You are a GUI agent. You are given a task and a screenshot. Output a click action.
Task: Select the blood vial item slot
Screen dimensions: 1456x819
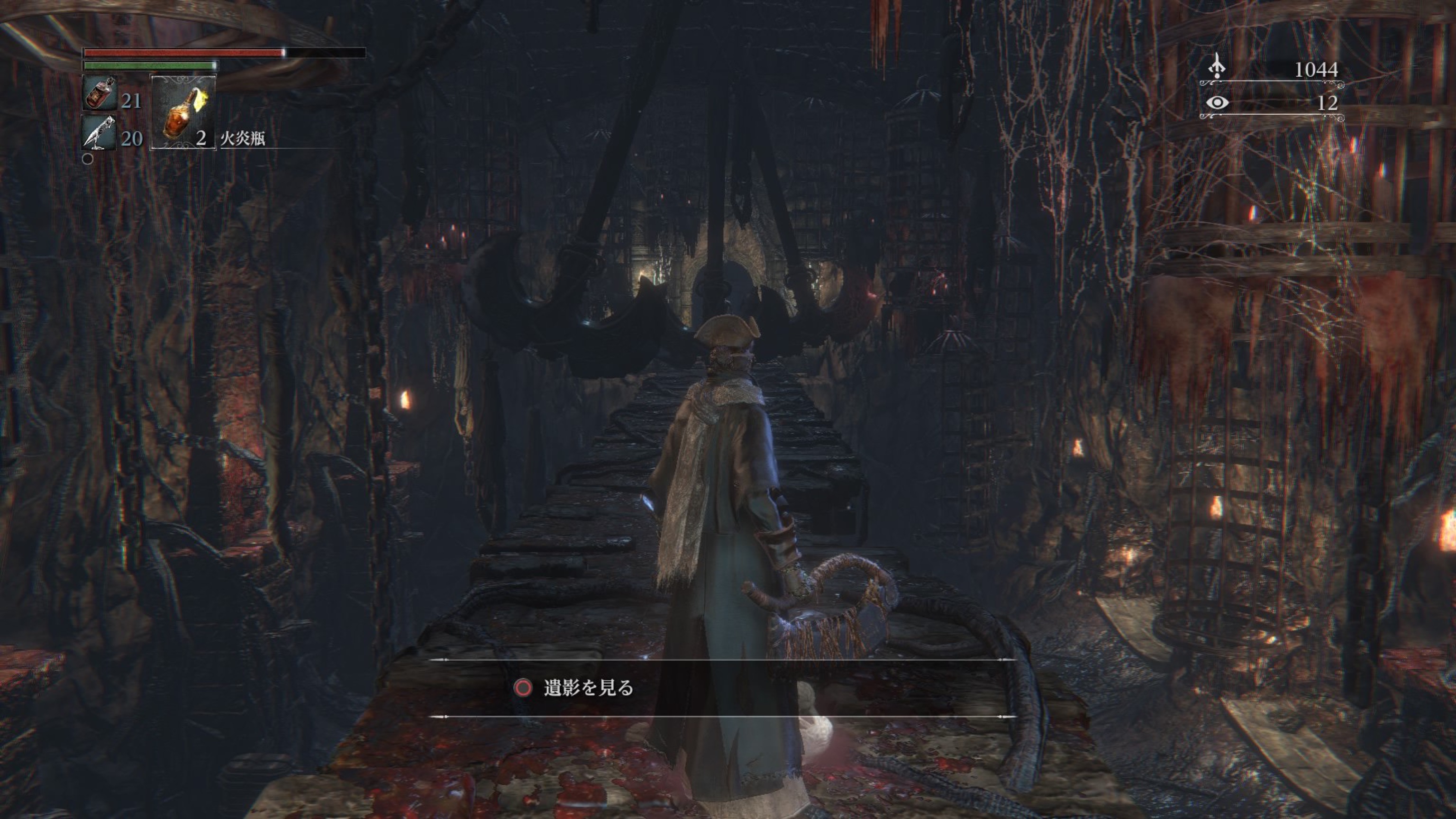[100, 93]
